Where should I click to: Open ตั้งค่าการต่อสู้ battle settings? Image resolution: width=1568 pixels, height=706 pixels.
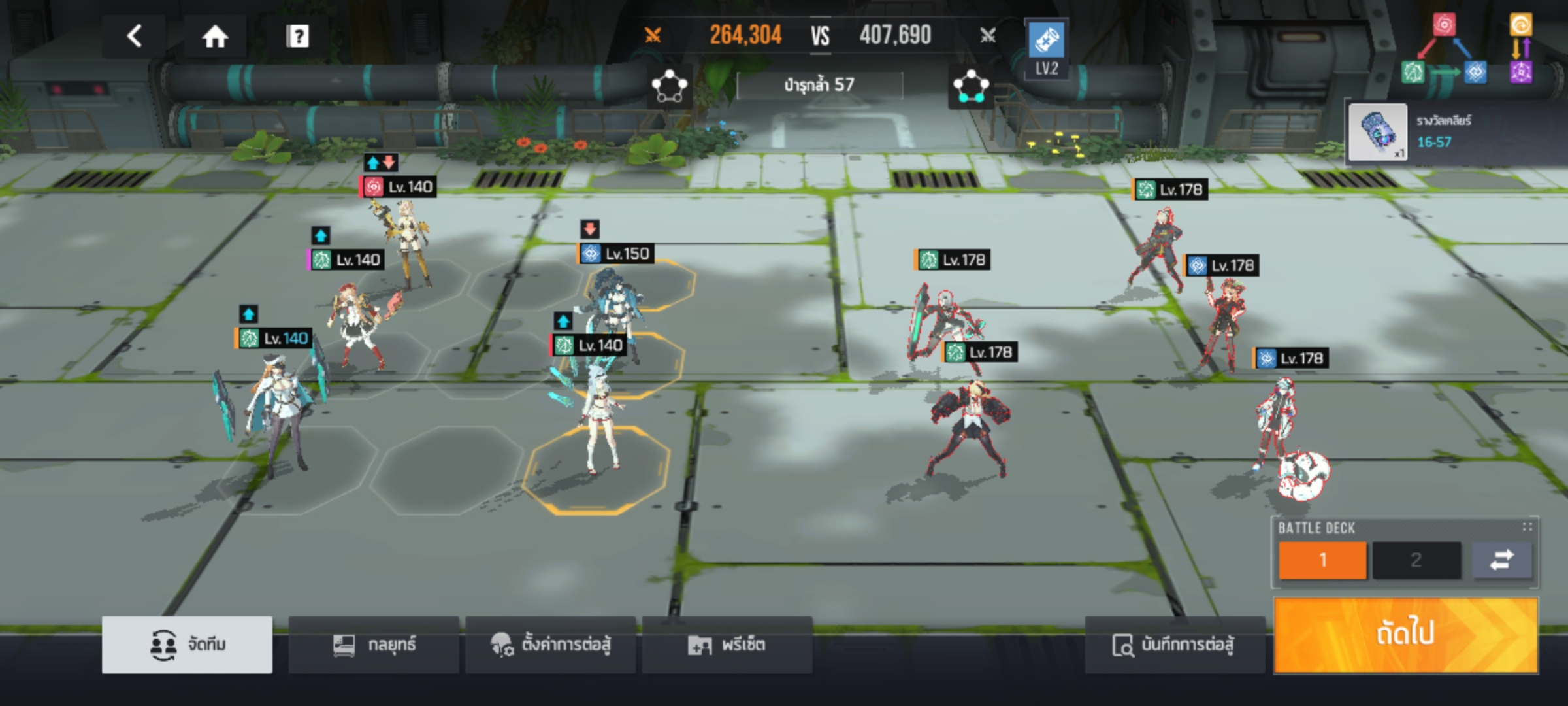(x=550, y=645)
